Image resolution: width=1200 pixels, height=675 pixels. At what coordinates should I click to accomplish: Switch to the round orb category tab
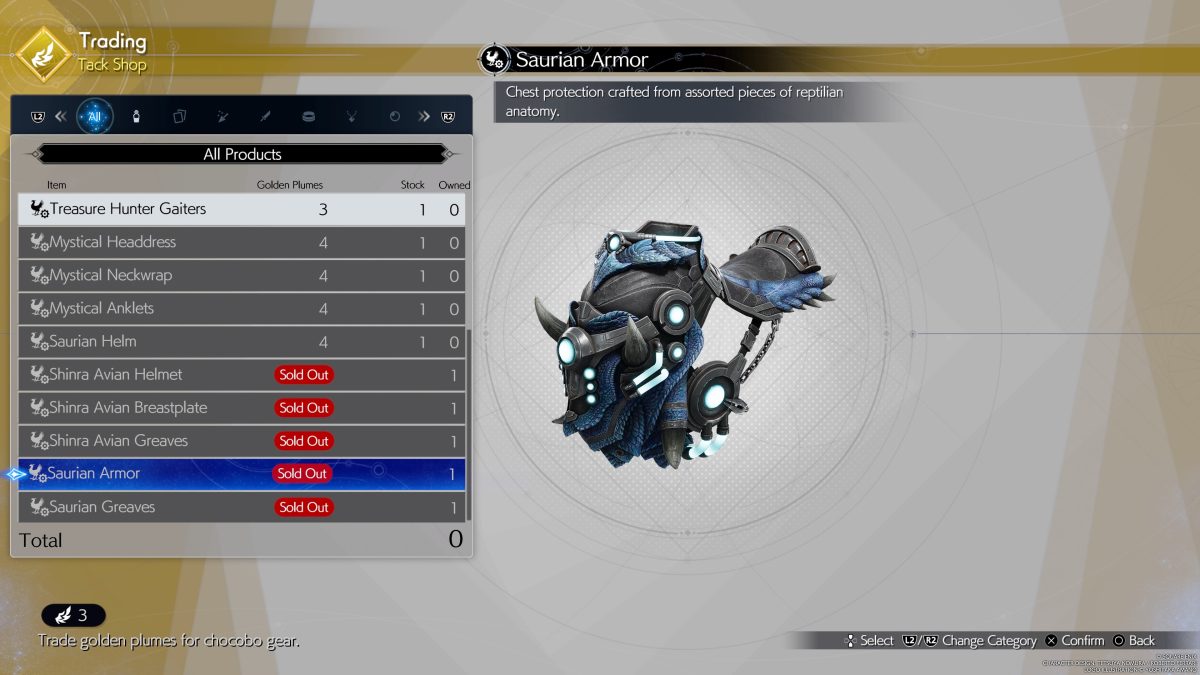coord(394,116)
